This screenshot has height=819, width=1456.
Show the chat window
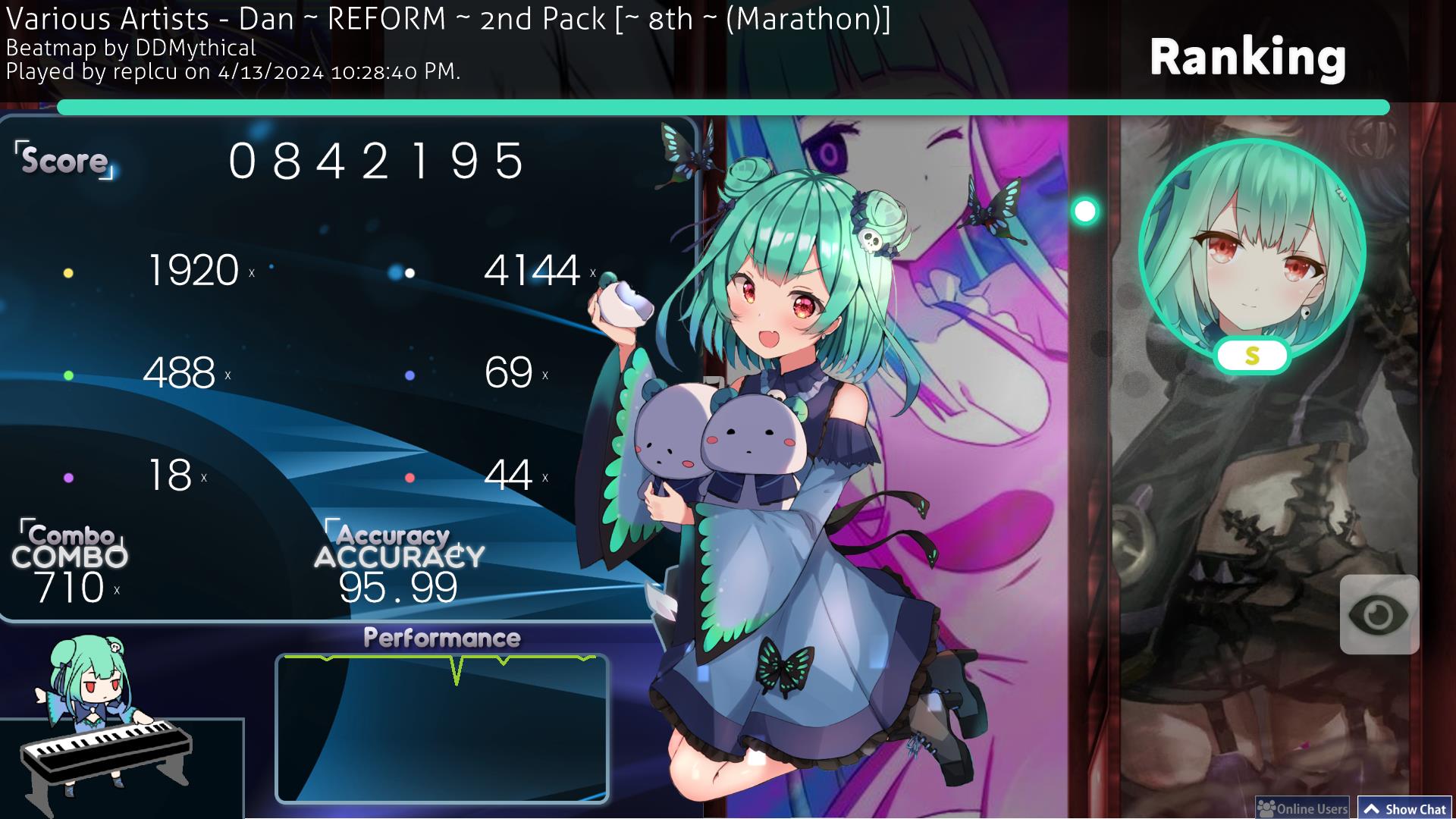(1405, 808)
